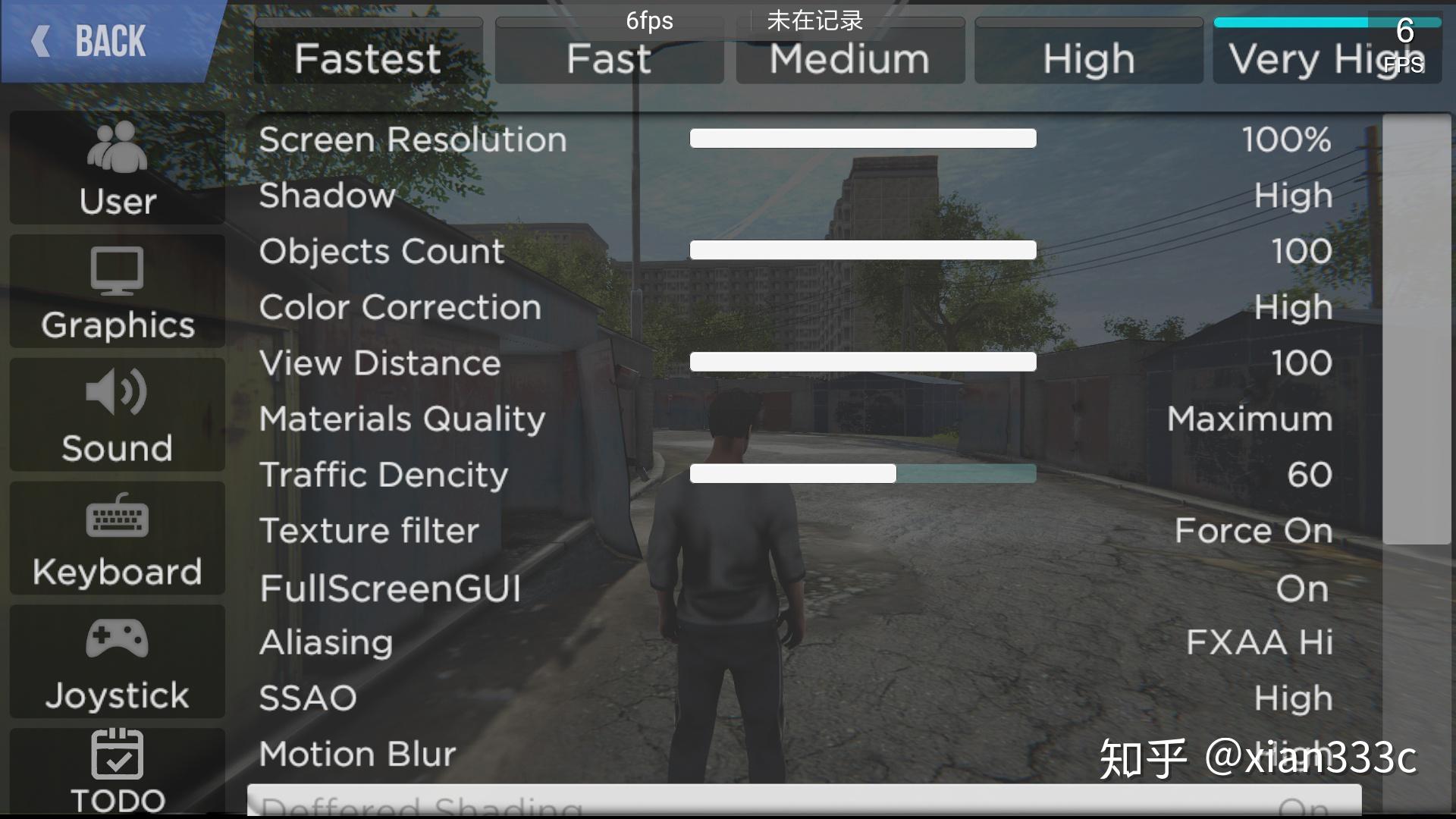Switch to the High quality preset
The height and width of the screenshot is (819, 1456).
pos(1088,58)
